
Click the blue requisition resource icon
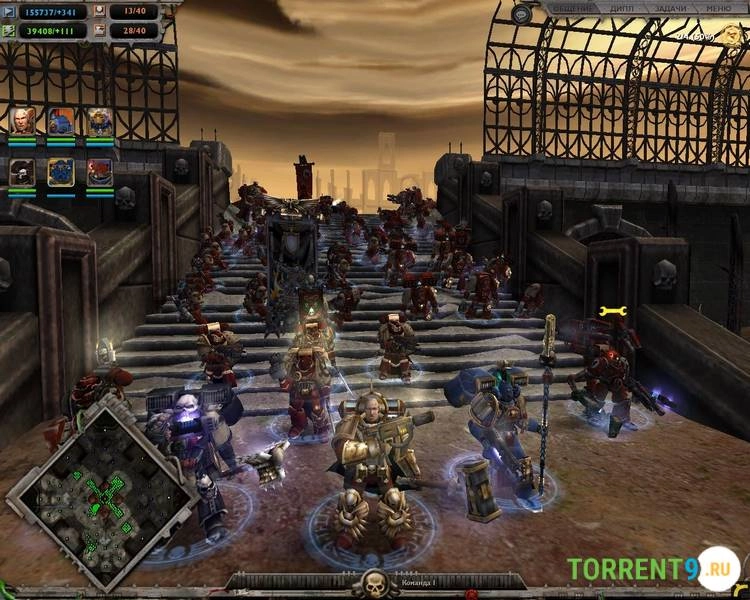pos(9,12)
